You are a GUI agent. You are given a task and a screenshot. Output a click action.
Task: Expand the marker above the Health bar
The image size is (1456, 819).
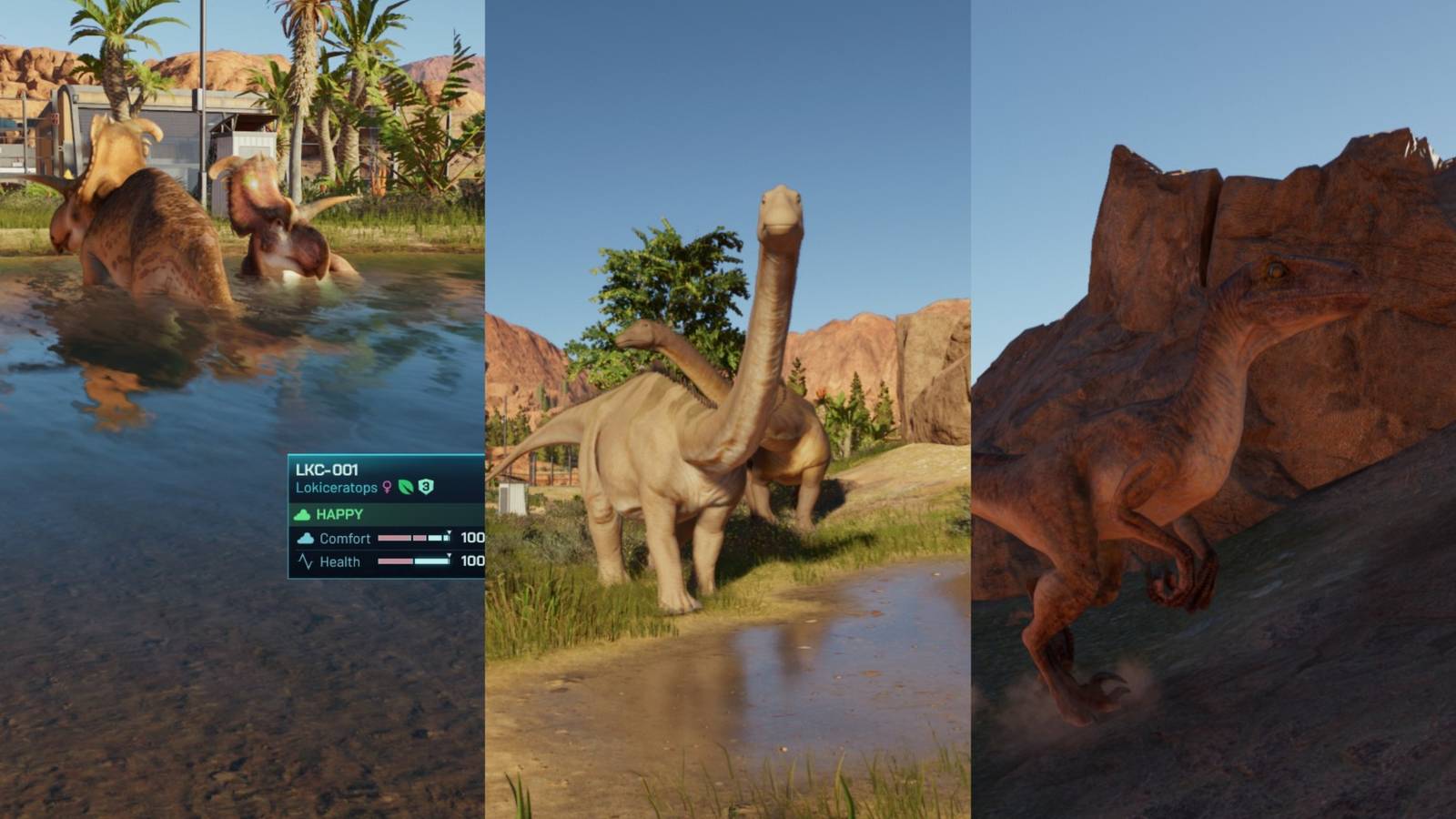coord(448,555)
